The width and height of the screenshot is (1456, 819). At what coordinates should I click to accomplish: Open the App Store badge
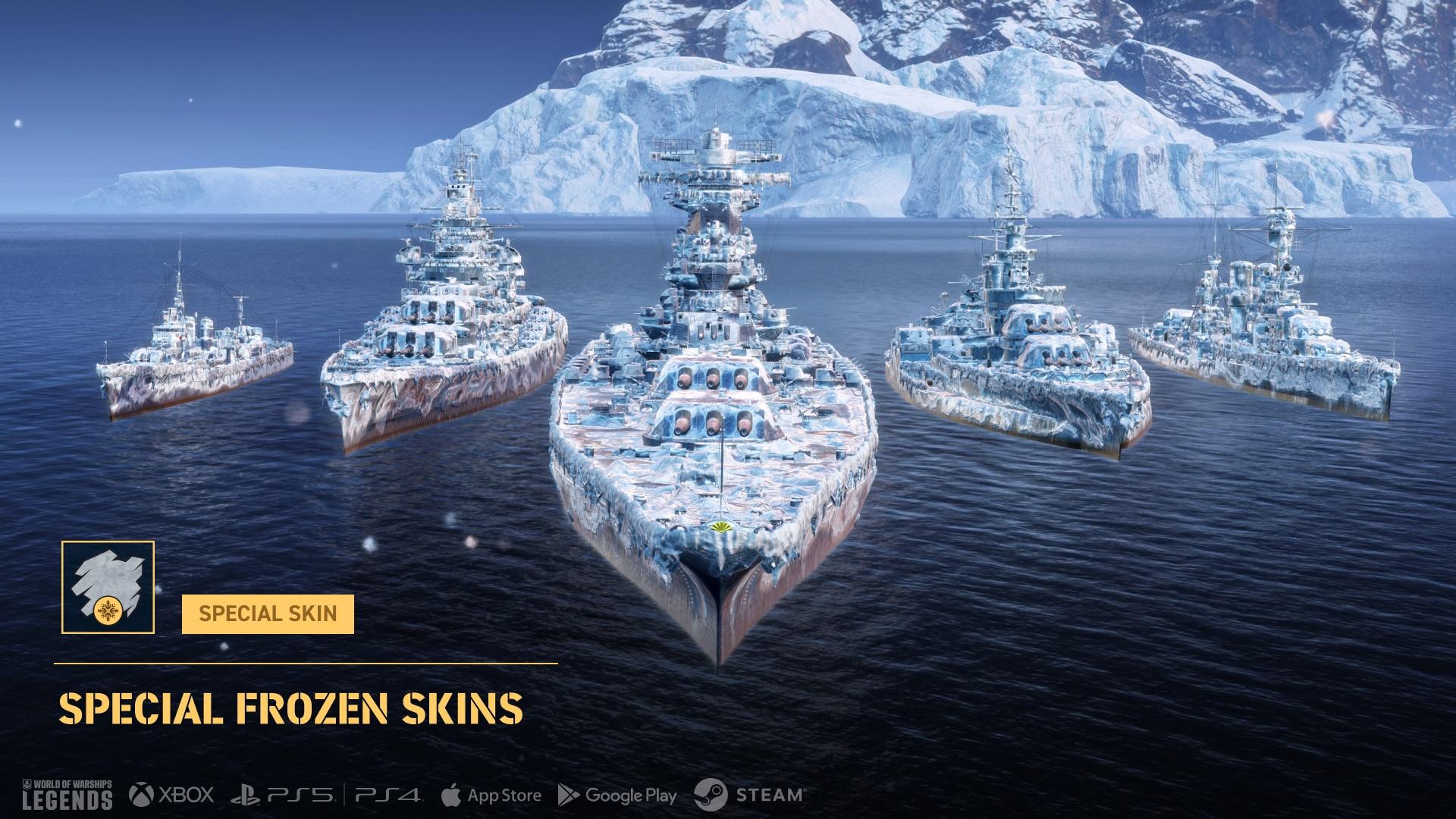(x=491, y=795)
